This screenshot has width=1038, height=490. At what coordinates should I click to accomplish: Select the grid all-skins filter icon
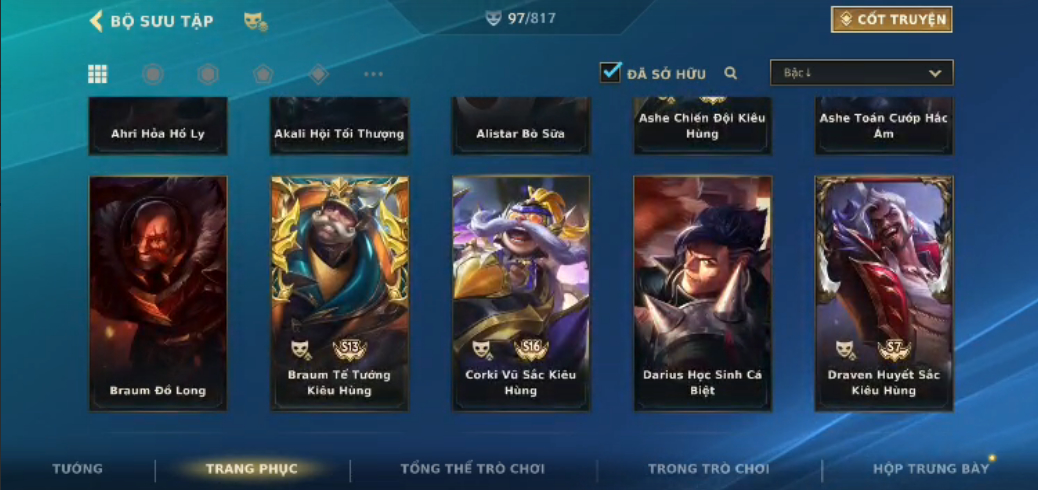[x=98, y=74]
